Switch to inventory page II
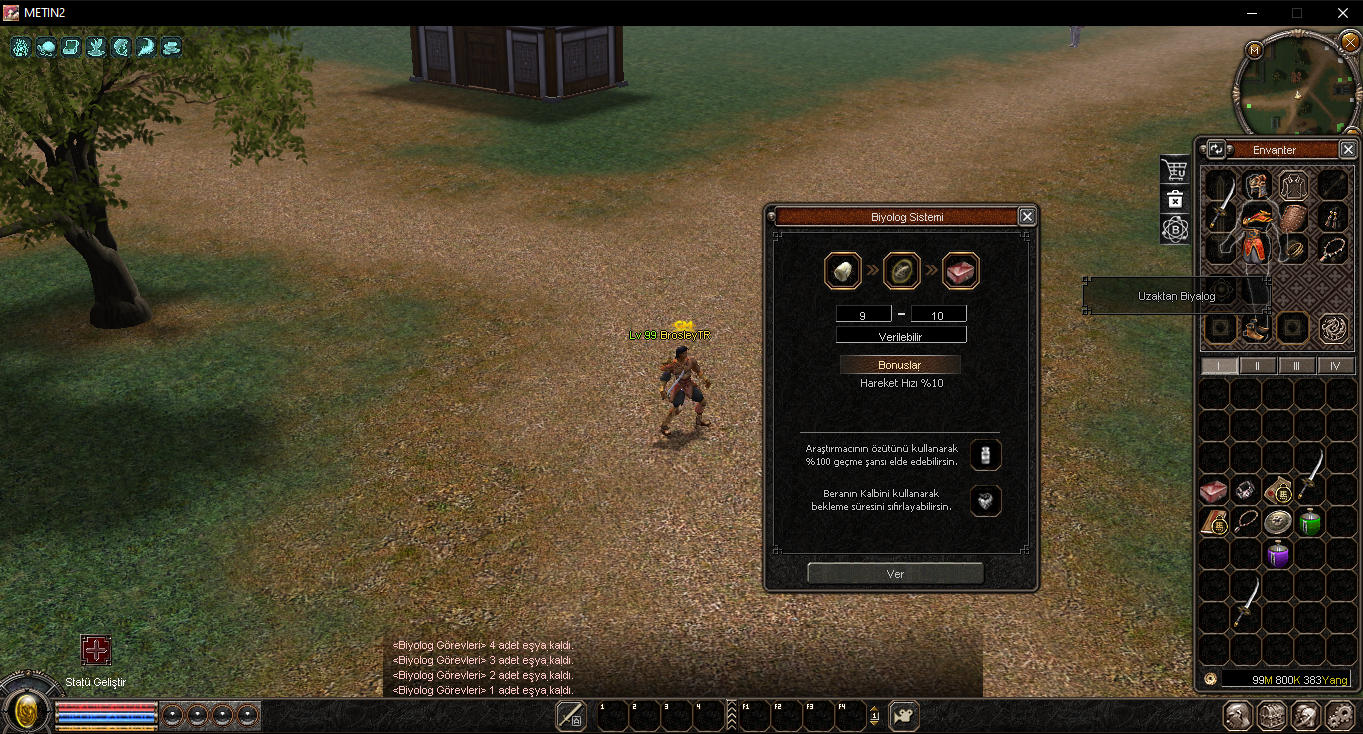The width and height of the screenshot is (1363, 734). click(1258, 366)
